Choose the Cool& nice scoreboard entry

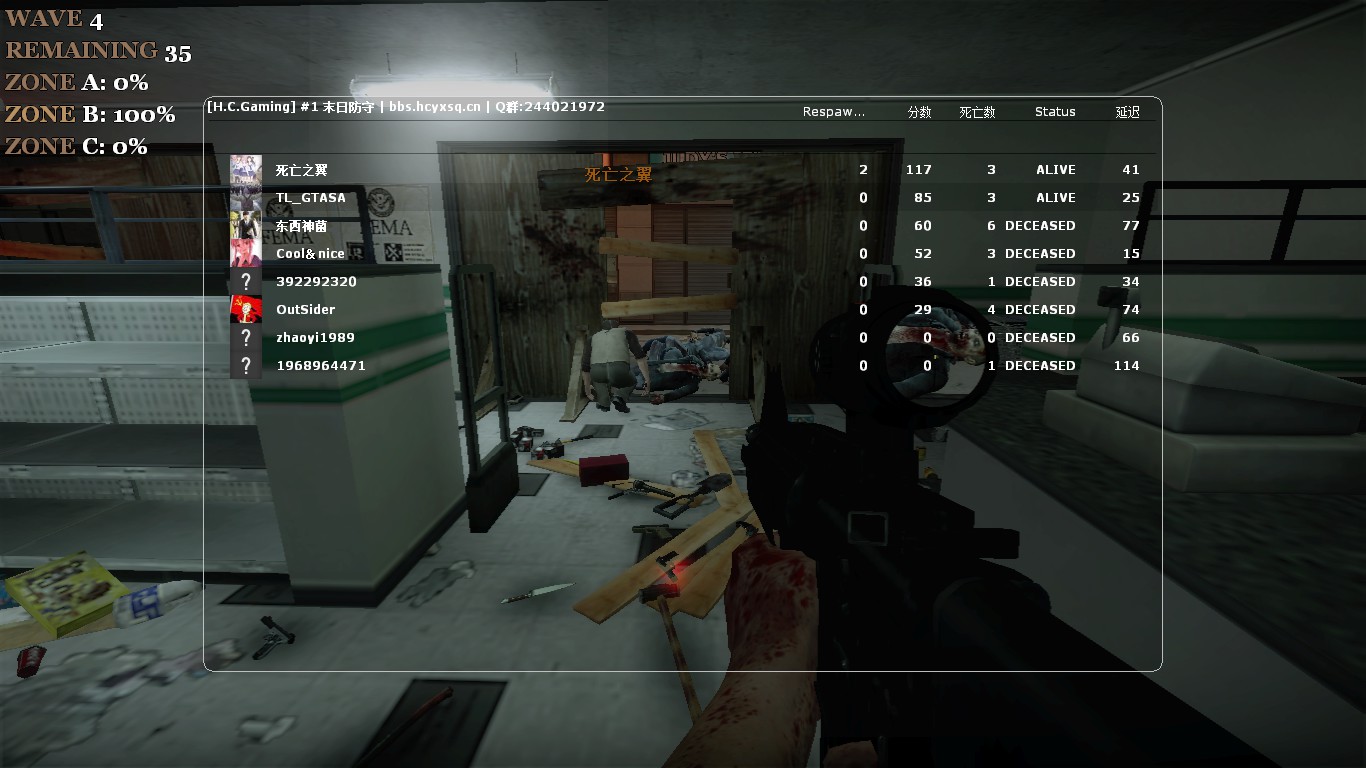tap(310, 254)
